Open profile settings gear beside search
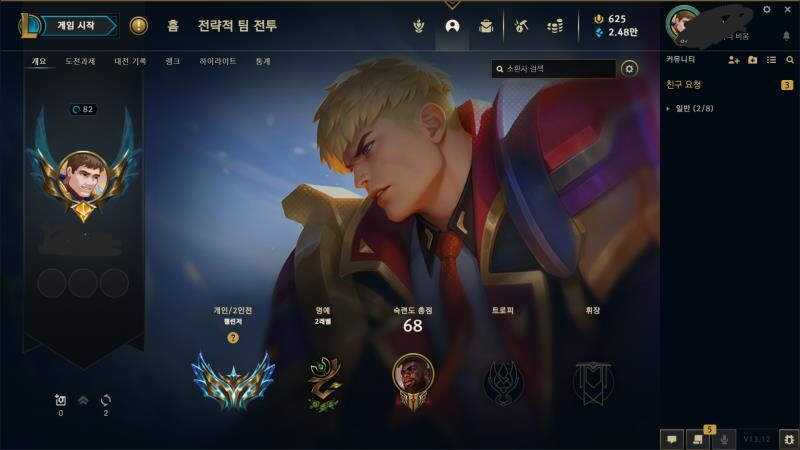 [629, 69]
